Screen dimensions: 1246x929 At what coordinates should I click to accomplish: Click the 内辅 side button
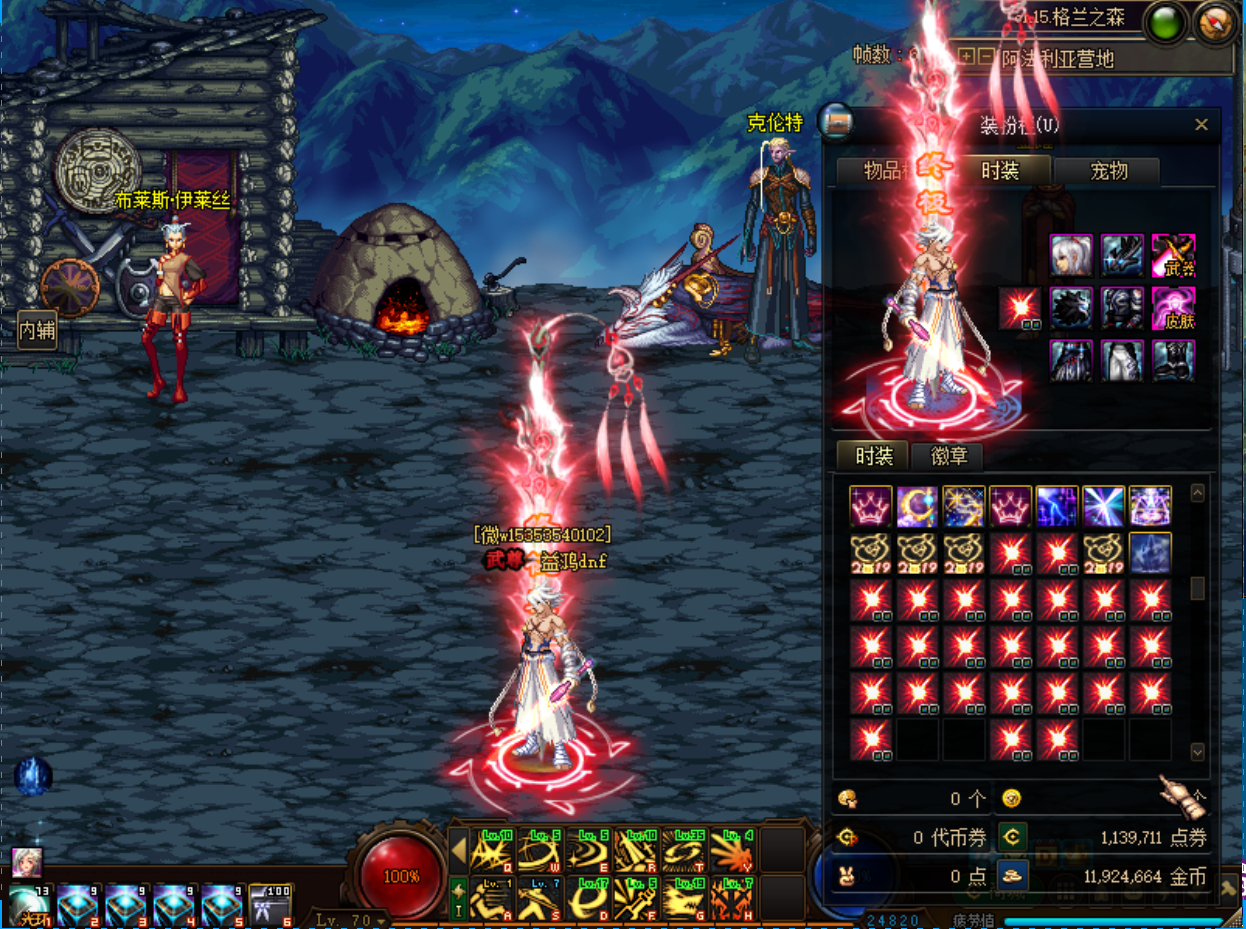point(37,329)
